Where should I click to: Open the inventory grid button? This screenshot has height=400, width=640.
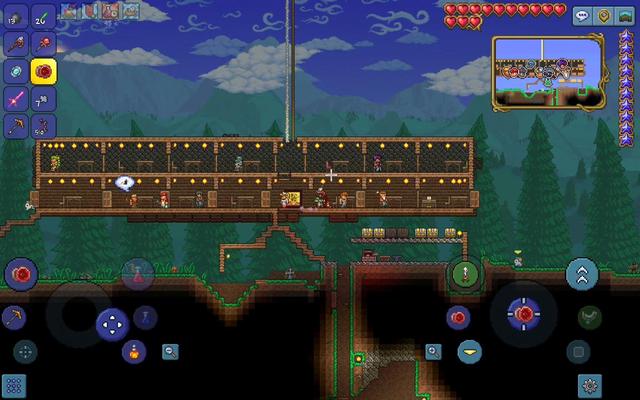14,385
